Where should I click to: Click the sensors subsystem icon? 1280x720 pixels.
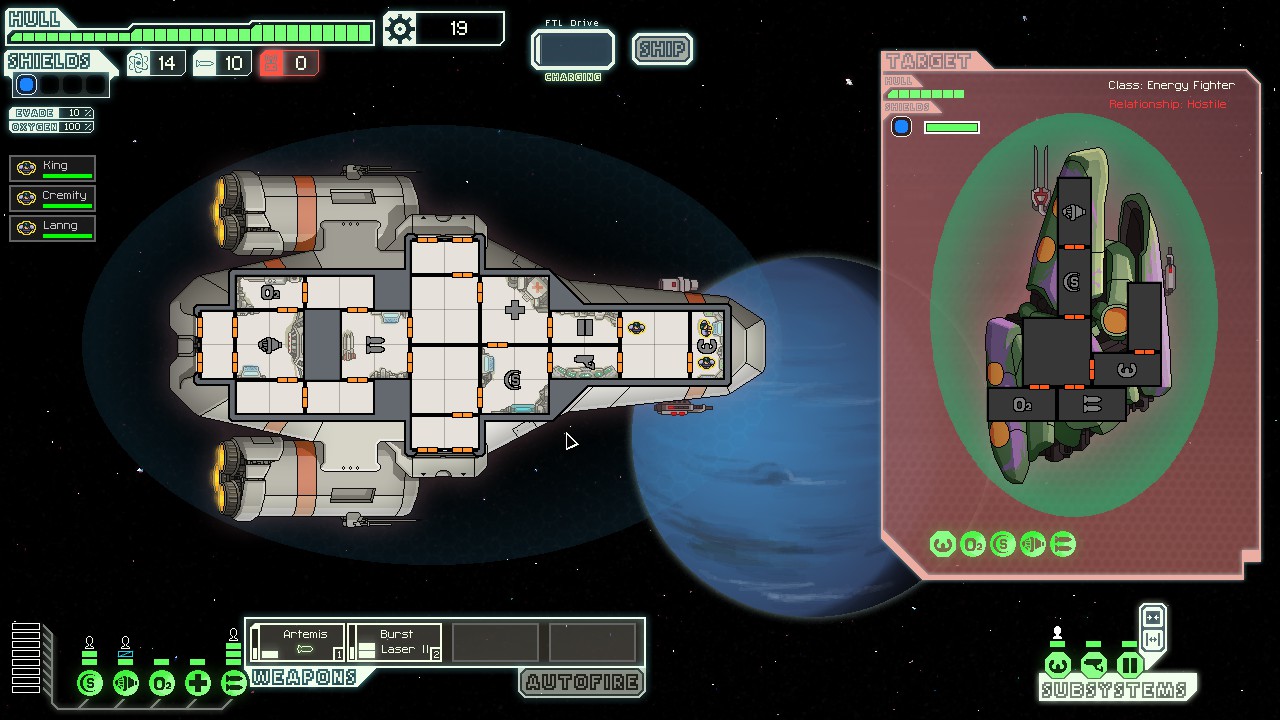click(x=1093, y=665)
